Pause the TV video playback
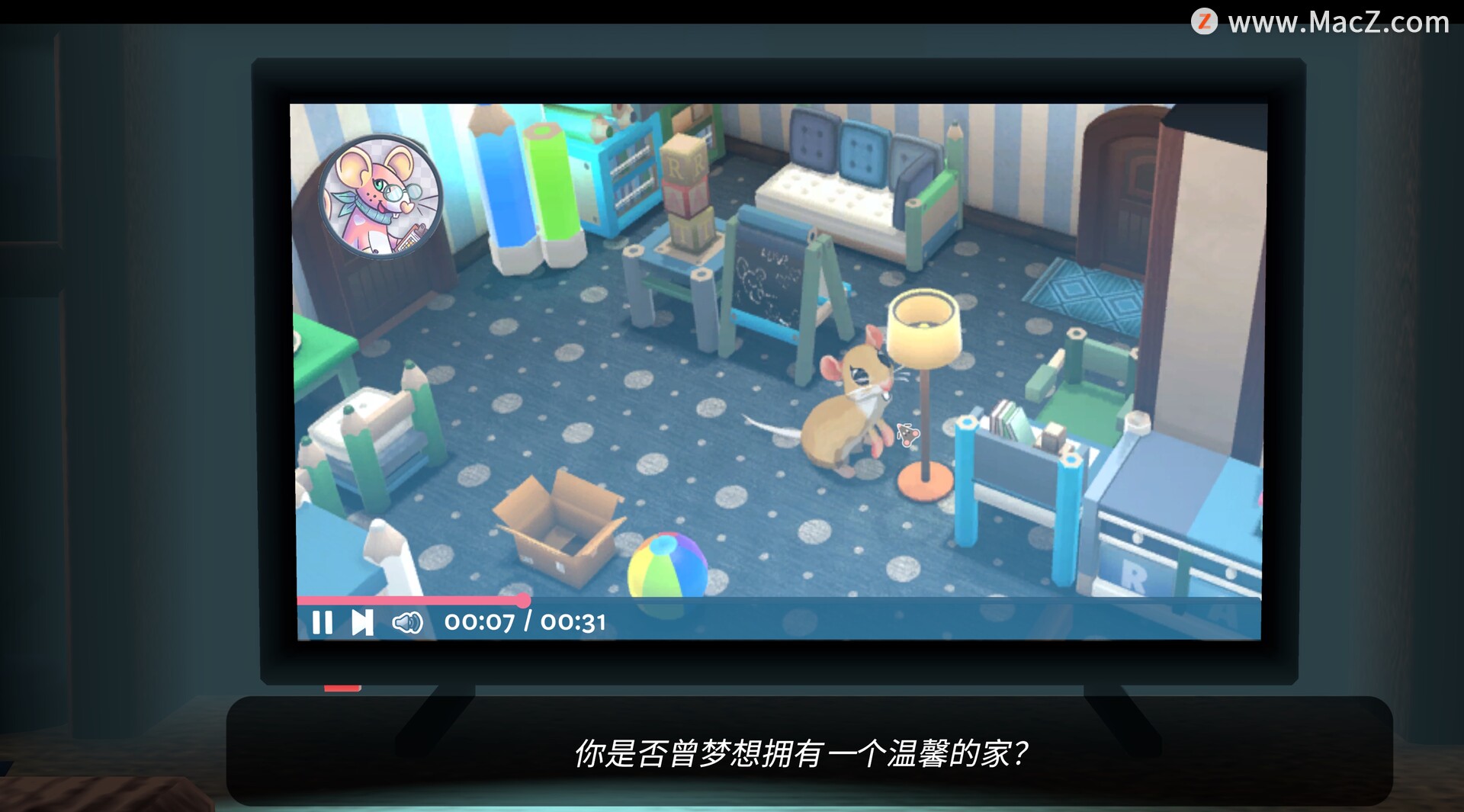This screenshot has width=1464, height=812. (323, 623)
